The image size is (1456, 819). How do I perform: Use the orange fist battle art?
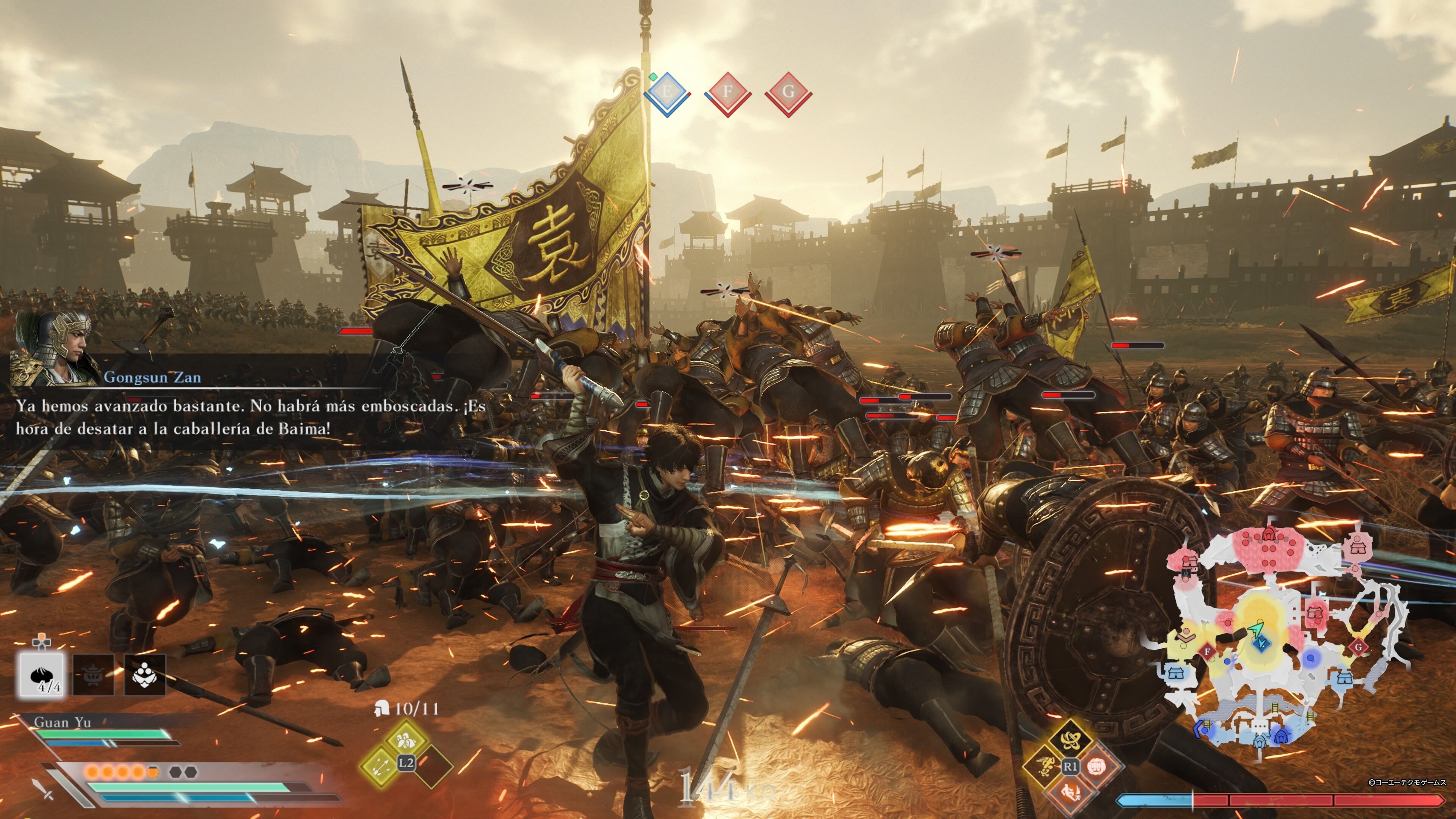(1097, 766)
